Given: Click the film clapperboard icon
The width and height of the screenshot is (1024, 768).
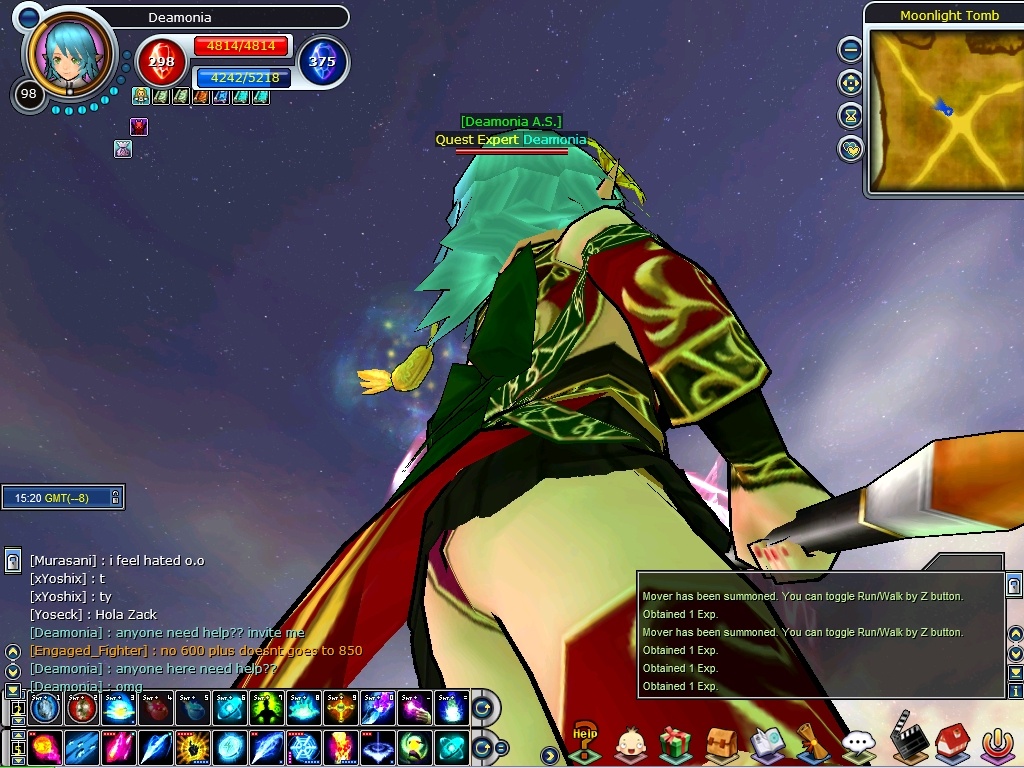Looking at the screenshot, I should [x=906, y=734].
